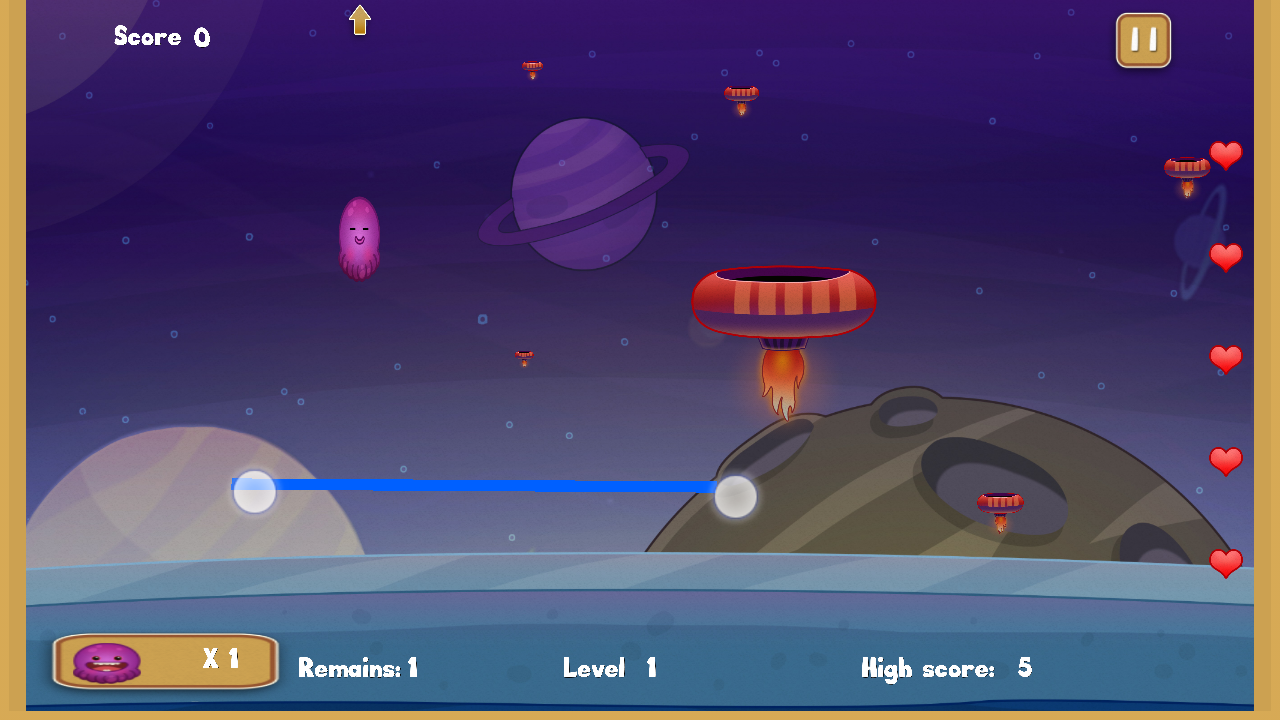Select the falling purple octopus alien
1280x720 pixels.
pos(362,237)
